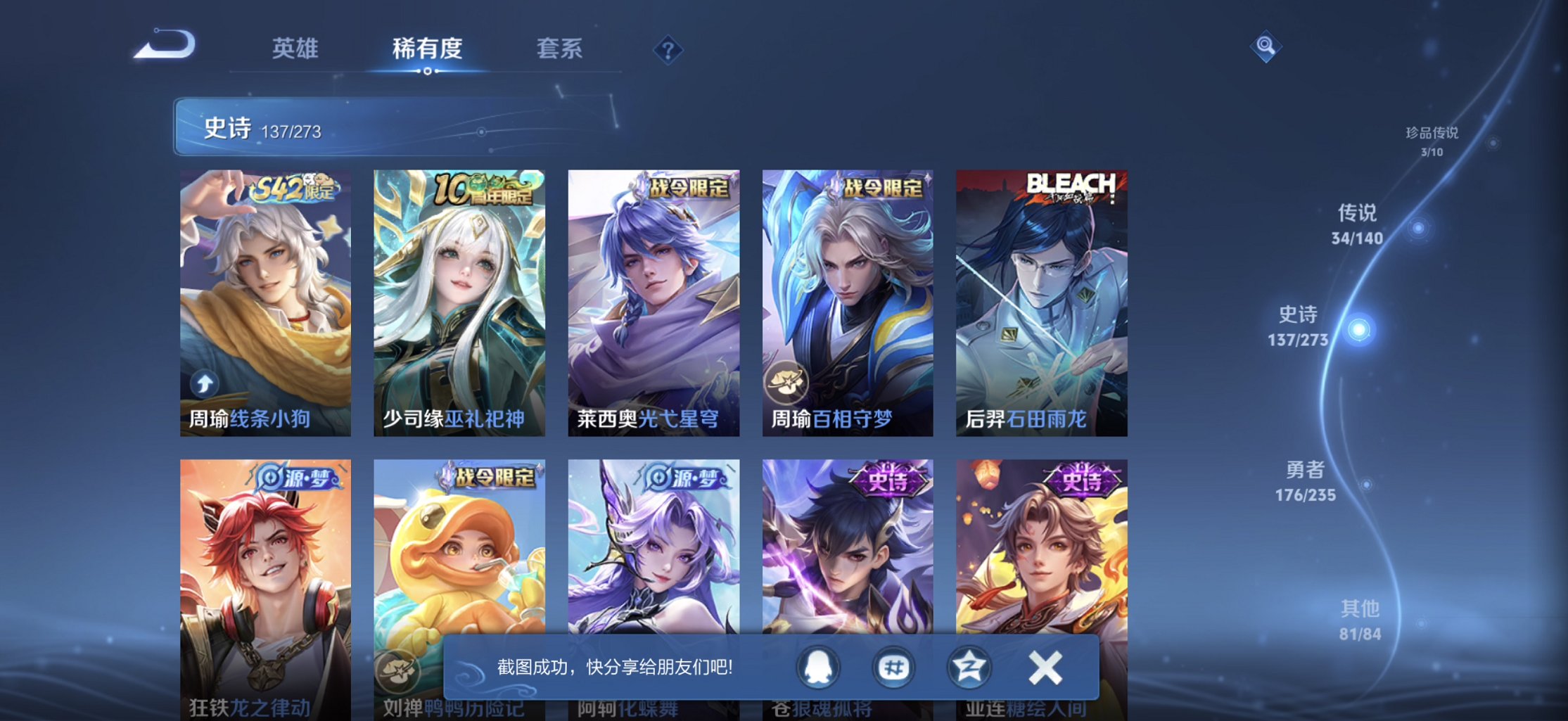Dismiss the share banner with the X
The image size is (1568, 721).
(1044, 666)
